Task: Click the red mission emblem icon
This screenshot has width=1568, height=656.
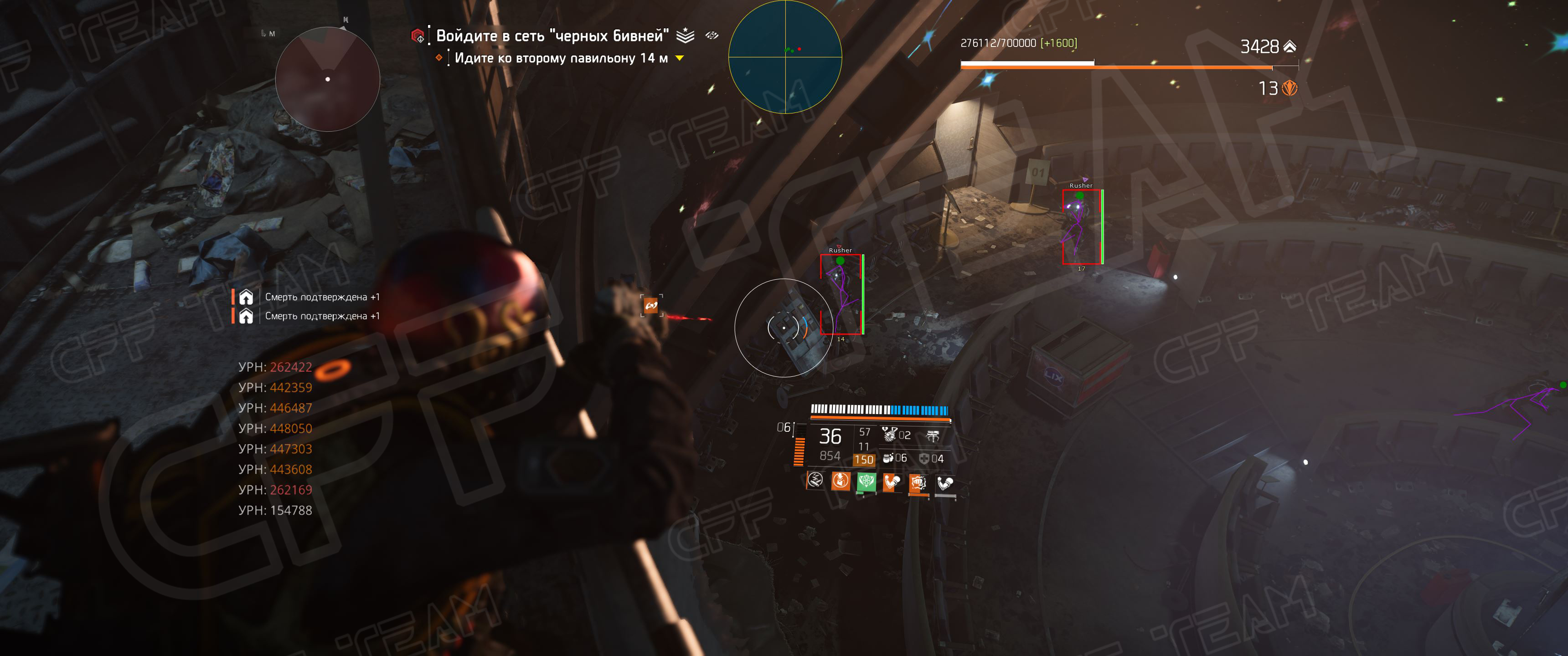Action: point(418,36)
